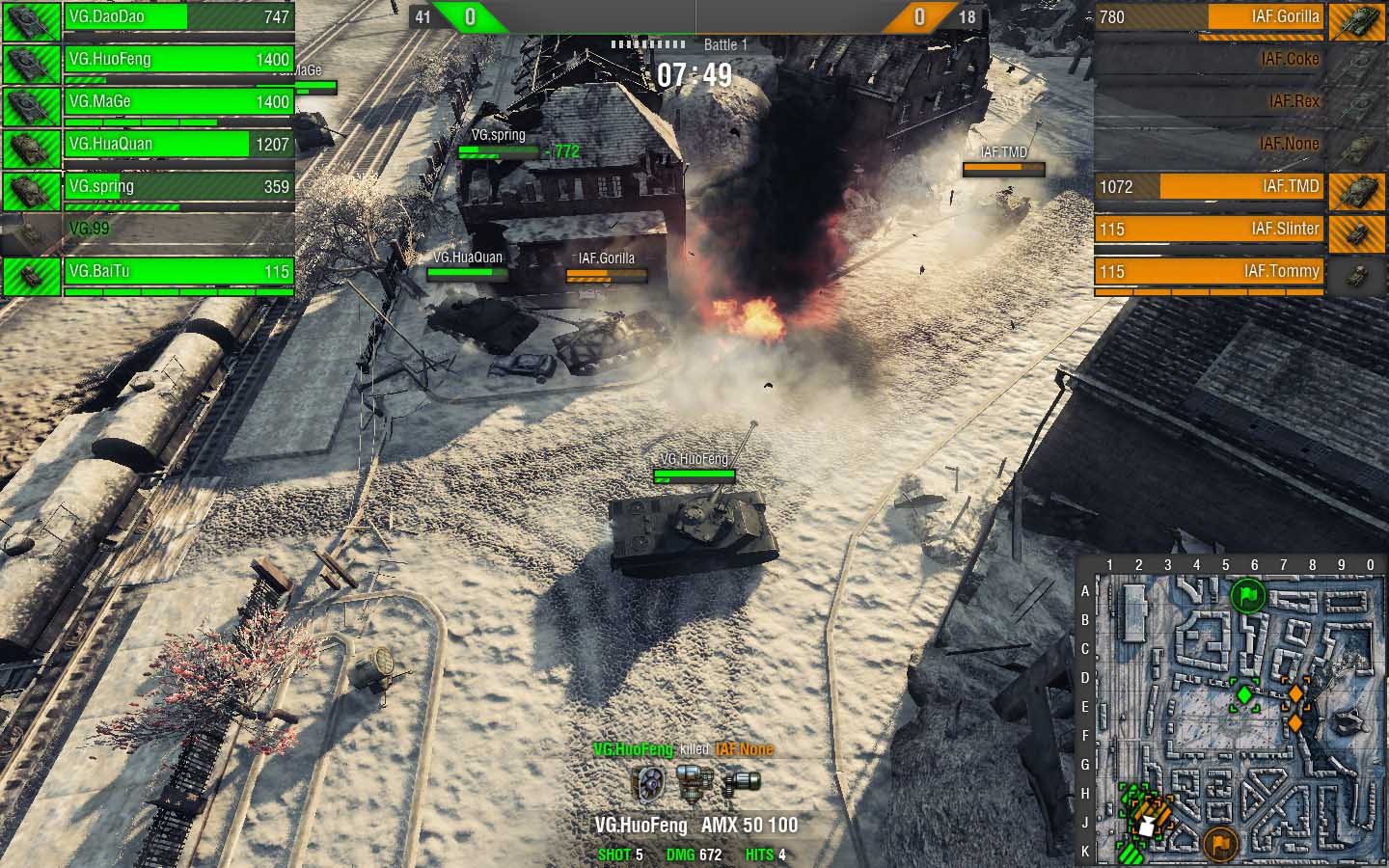1389x868 pixels.
Task: Select the orange flag base marker on minimap
Action: pos(1220,844)
